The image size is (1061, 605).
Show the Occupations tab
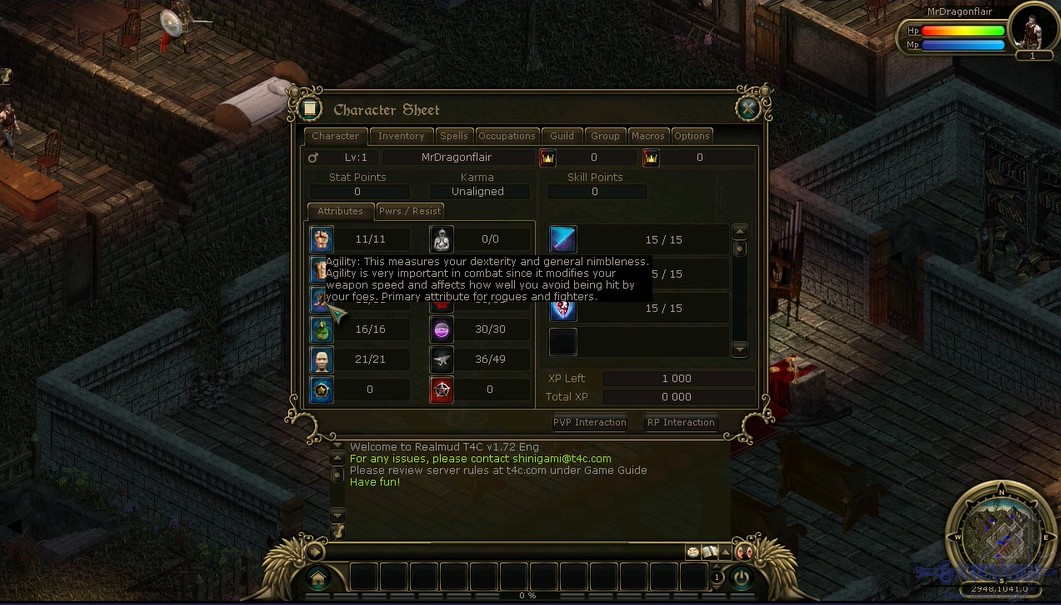point(507,136)
